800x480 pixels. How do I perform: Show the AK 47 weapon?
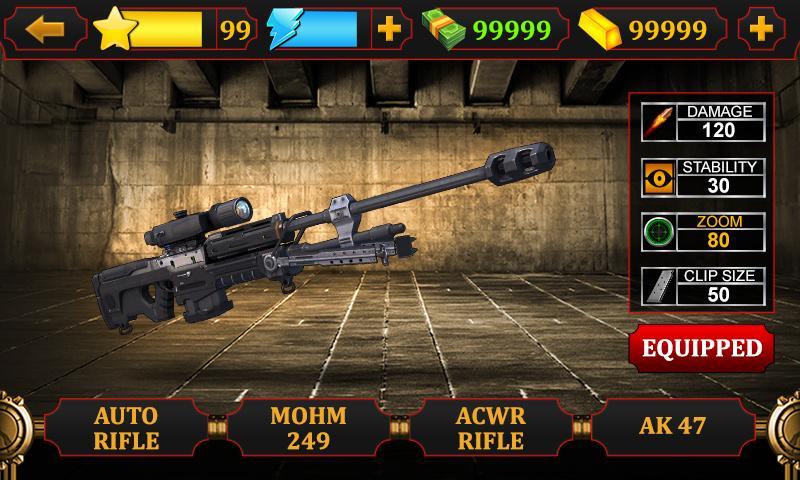(672, 425)
